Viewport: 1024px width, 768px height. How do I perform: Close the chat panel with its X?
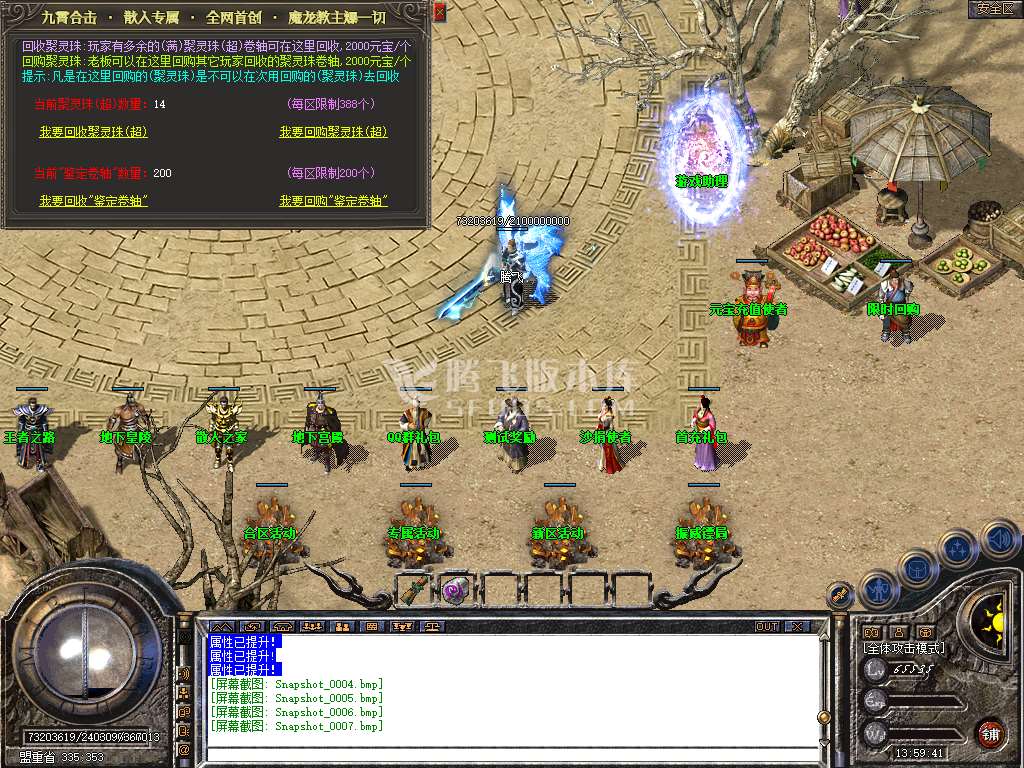[x=796, y=626]
